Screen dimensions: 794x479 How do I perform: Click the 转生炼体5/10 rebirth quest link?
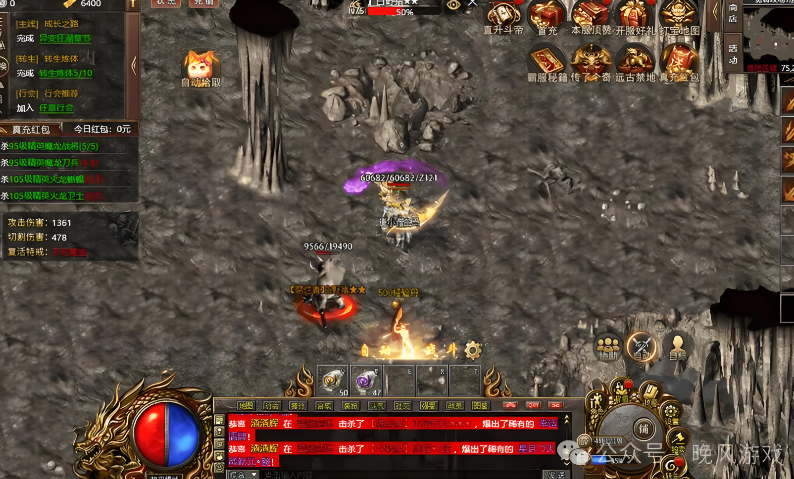click(x=66, y=73)
